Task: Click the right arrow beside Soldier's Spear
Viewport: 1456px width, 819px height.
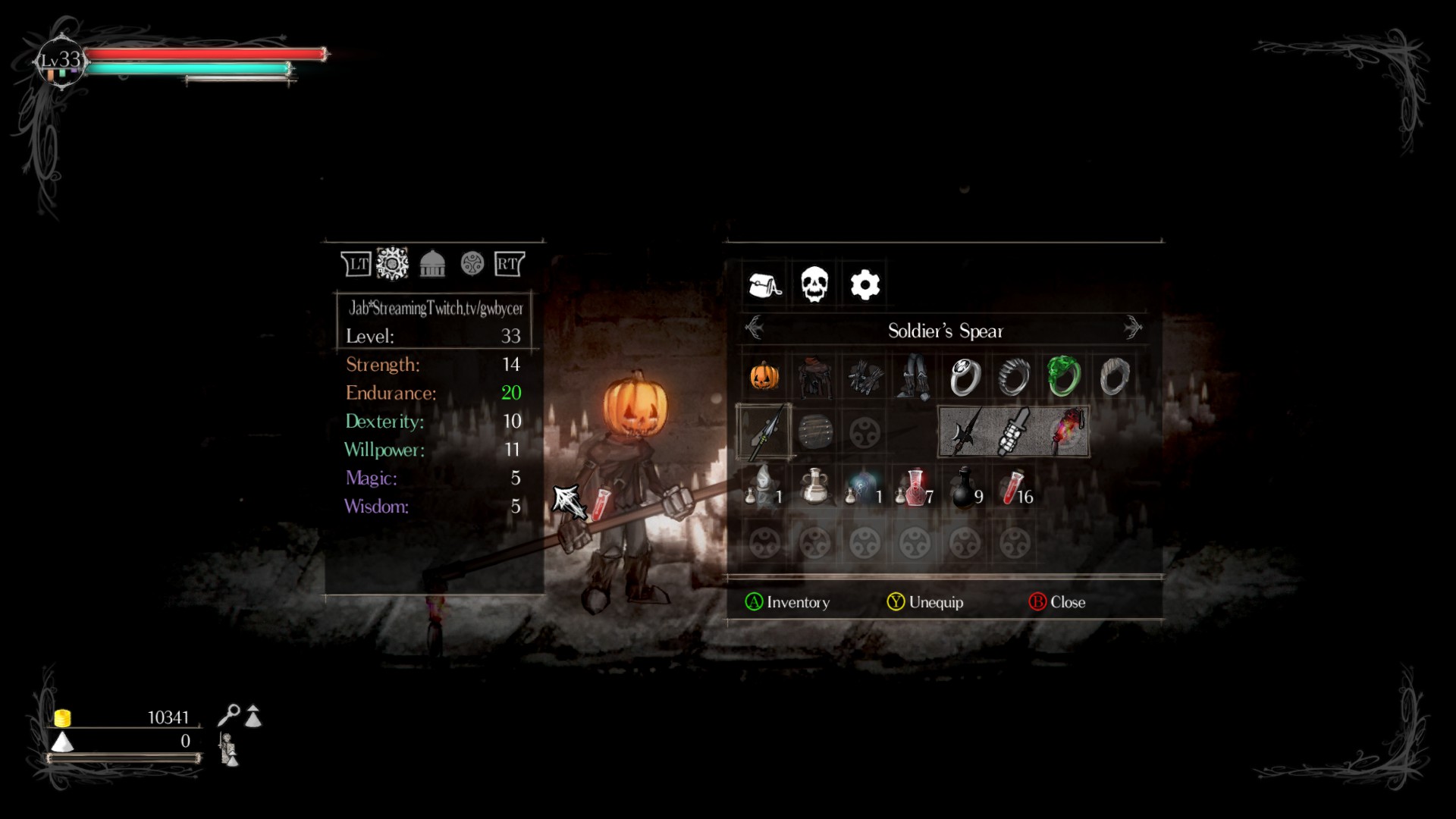Action: [1132, 328]
